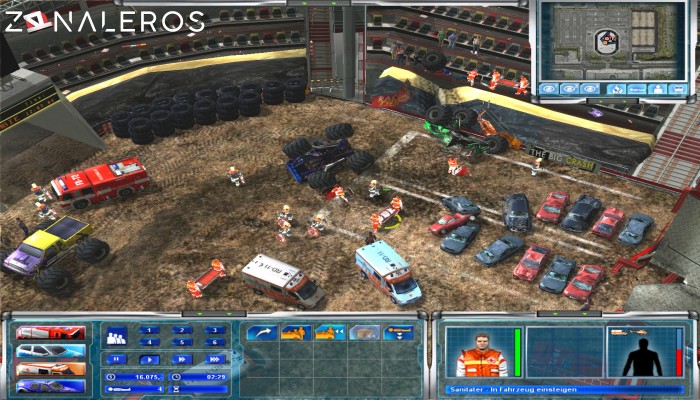Click the patient silhouette panel
This screenshot has height=400, width=700.
[x=639, y=353]
